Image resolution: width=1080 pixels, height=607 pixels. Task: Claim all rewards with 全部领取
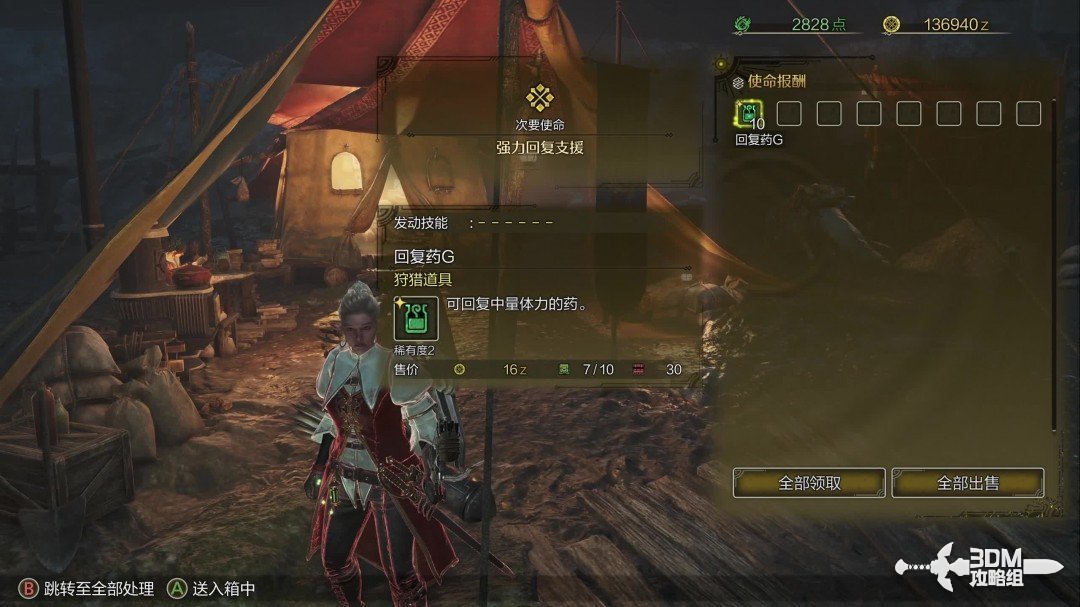click(809, 483)
